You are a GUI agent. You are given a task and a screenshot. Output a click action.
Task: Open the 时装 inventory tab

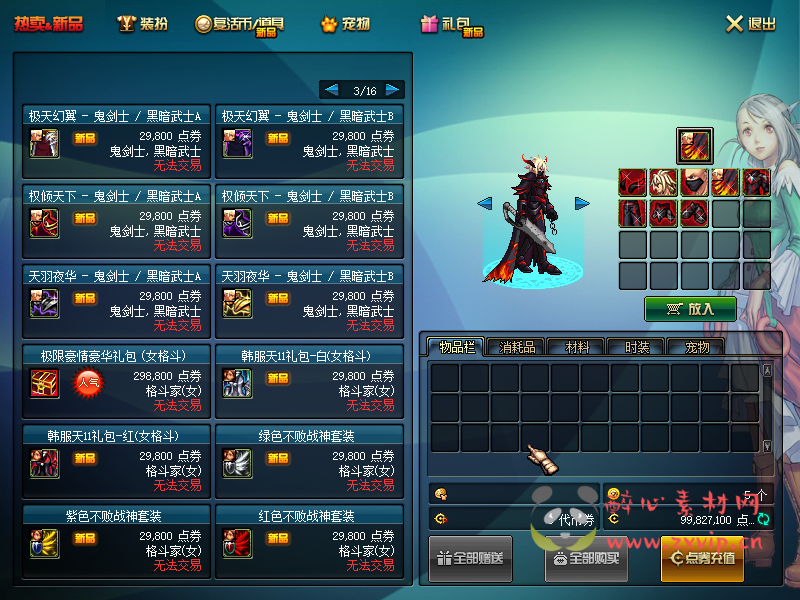point(637,347)
